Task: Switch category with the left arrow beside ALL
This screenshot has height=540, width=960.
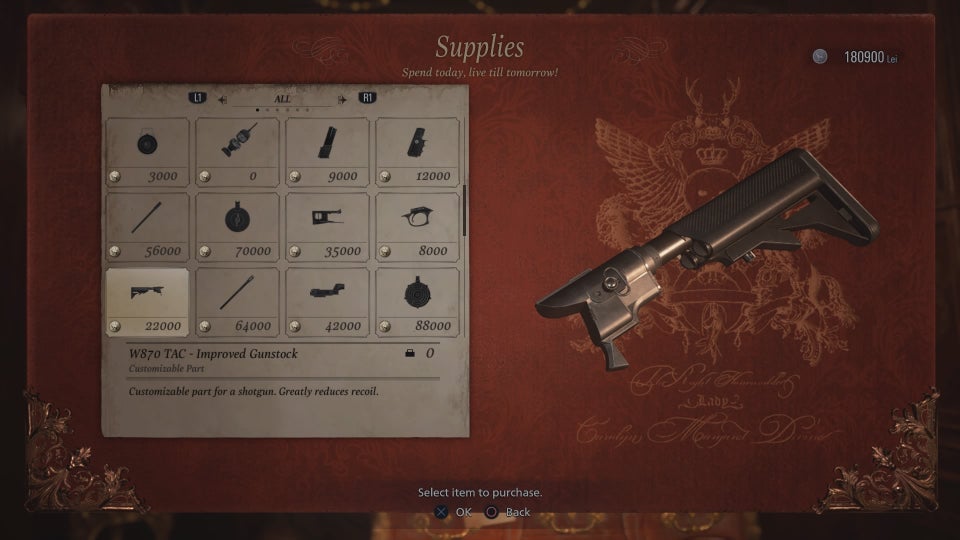Action: (222, 99)
